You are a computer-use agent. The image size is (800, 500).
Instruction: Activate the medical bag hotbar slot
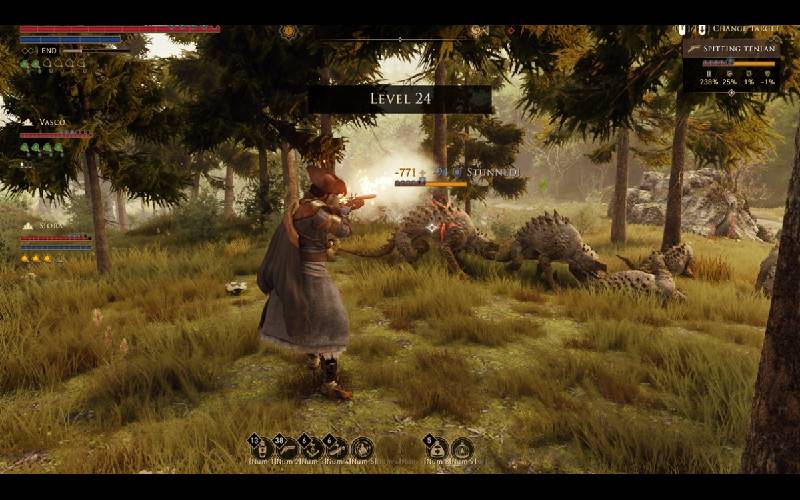tap(437, 449)
